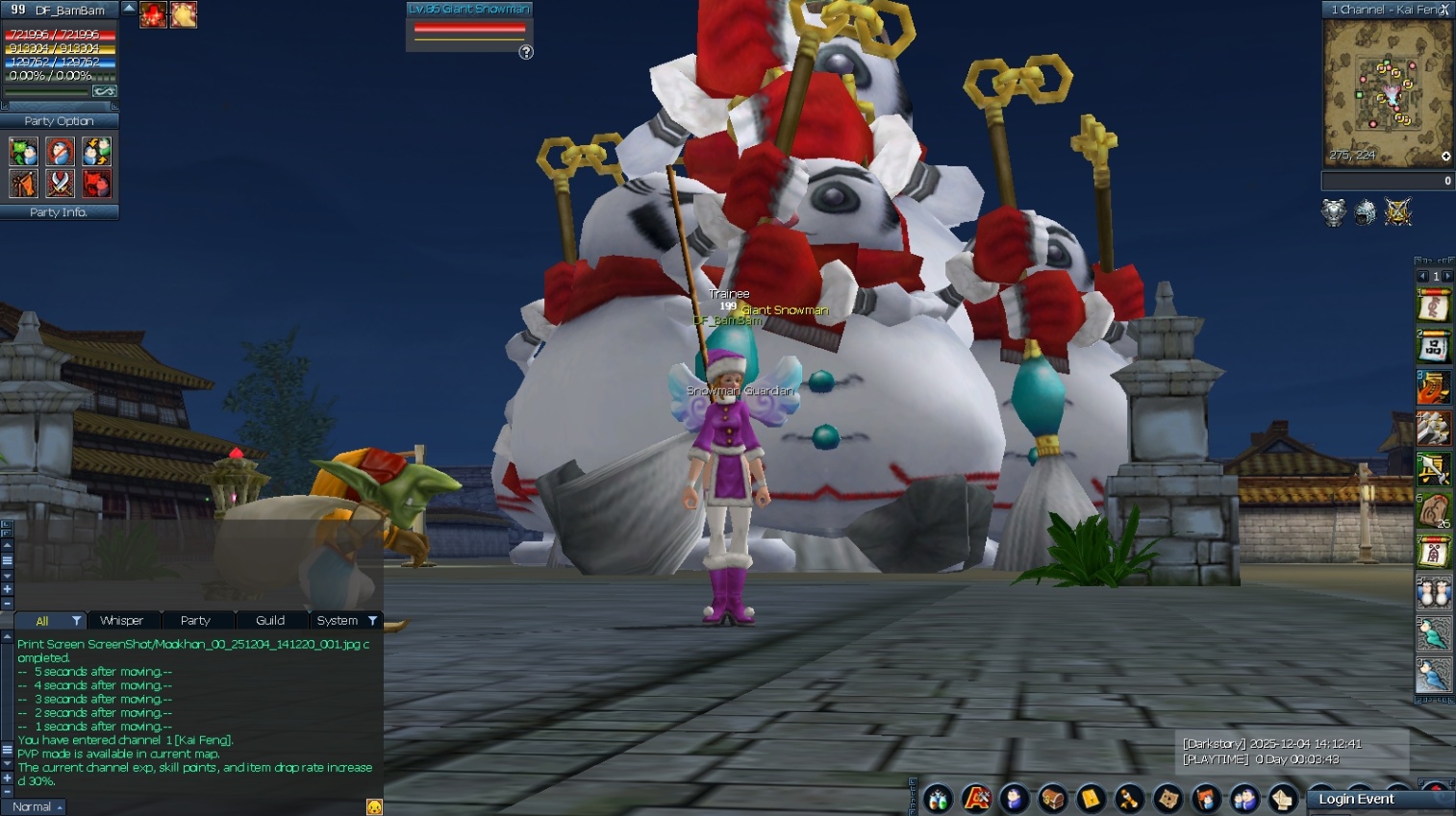Screen dimensions: 1456x816
Task: Open the torn map toolbar icon
Action: pyautogui.click(x=1168, y=799)
